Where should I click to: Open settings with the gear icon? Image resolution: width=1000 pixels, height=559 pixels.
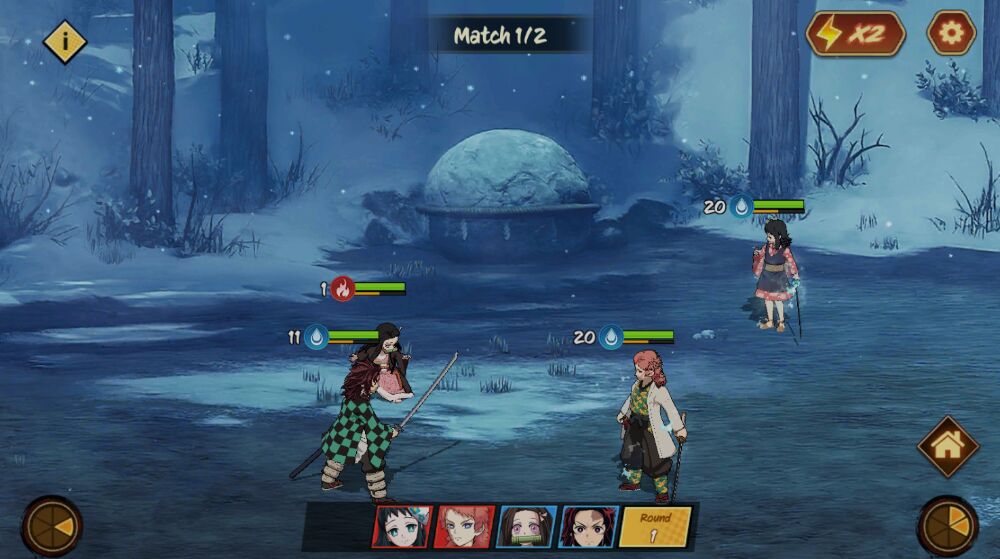click(950, 33)
